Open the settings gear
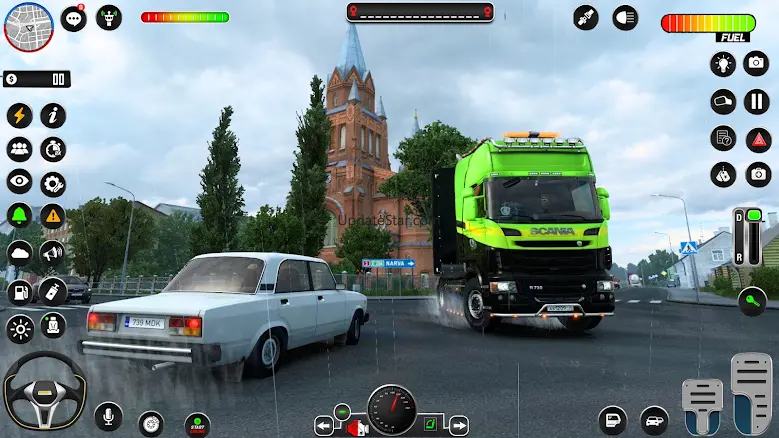This screenshot has height=438, width=779. (53, 183)
